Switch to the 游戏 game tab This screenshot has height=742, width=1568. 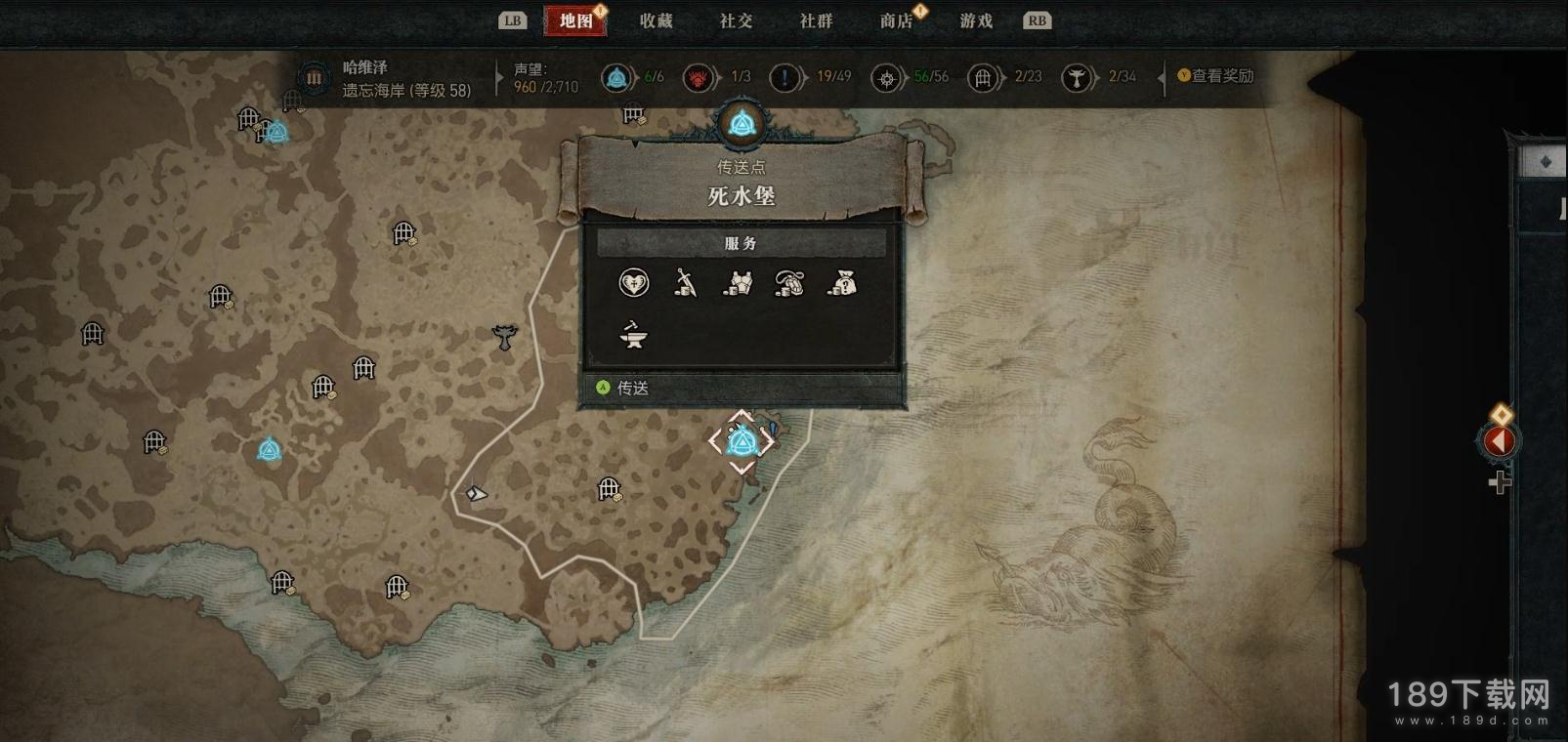[x=976, y=21]
